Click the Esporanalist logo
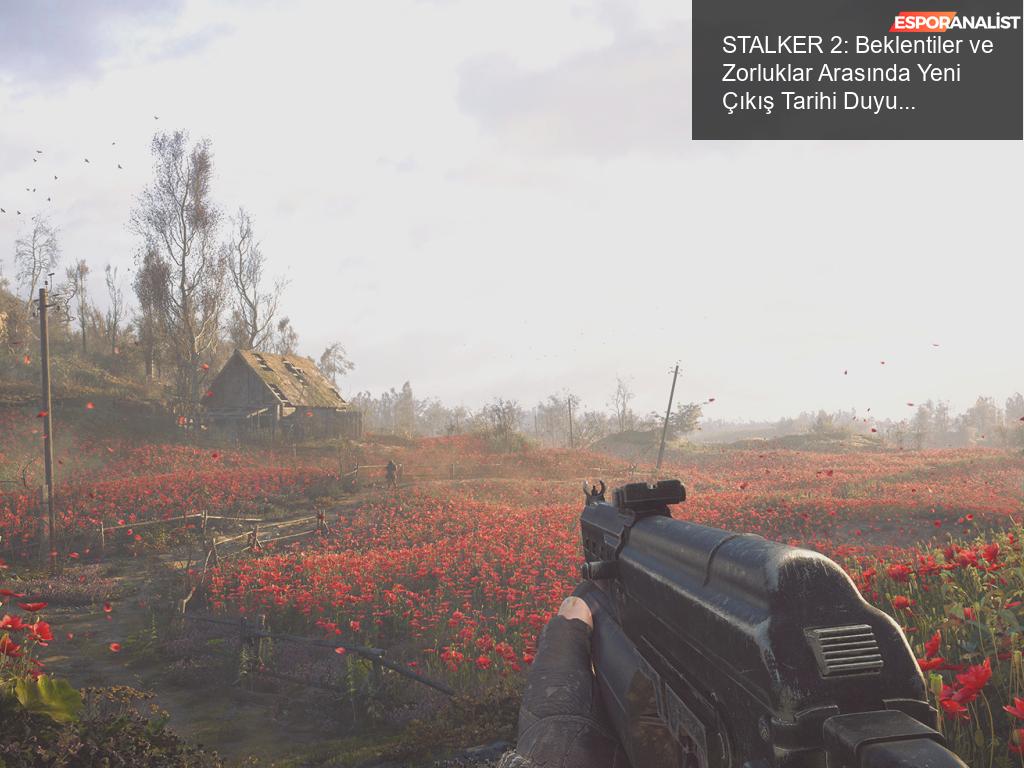This screenshot has width=1024, height=768. [x=955, y=21]
